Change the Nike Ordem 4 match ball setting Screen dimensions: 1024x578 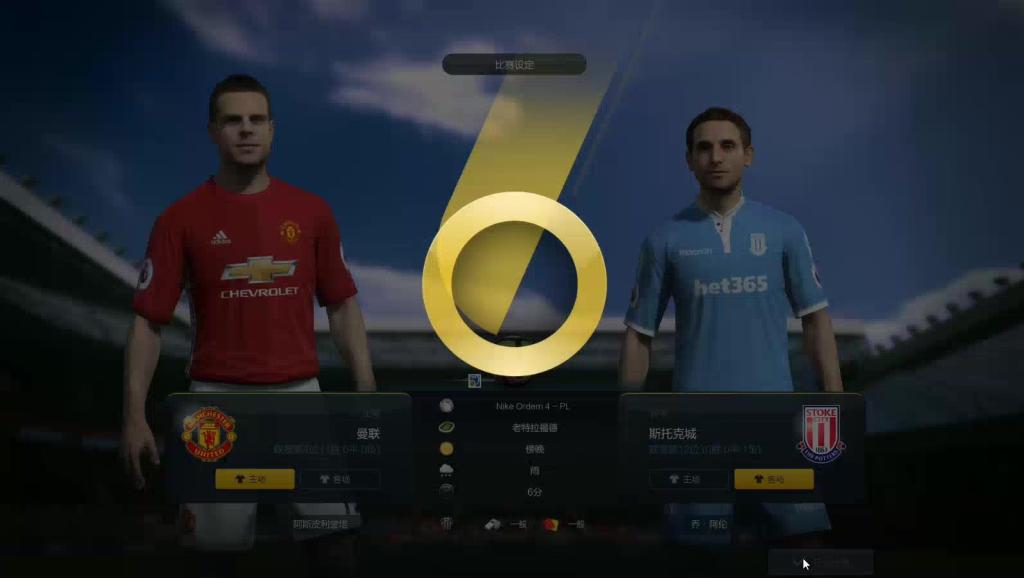(x=533, y=406)
